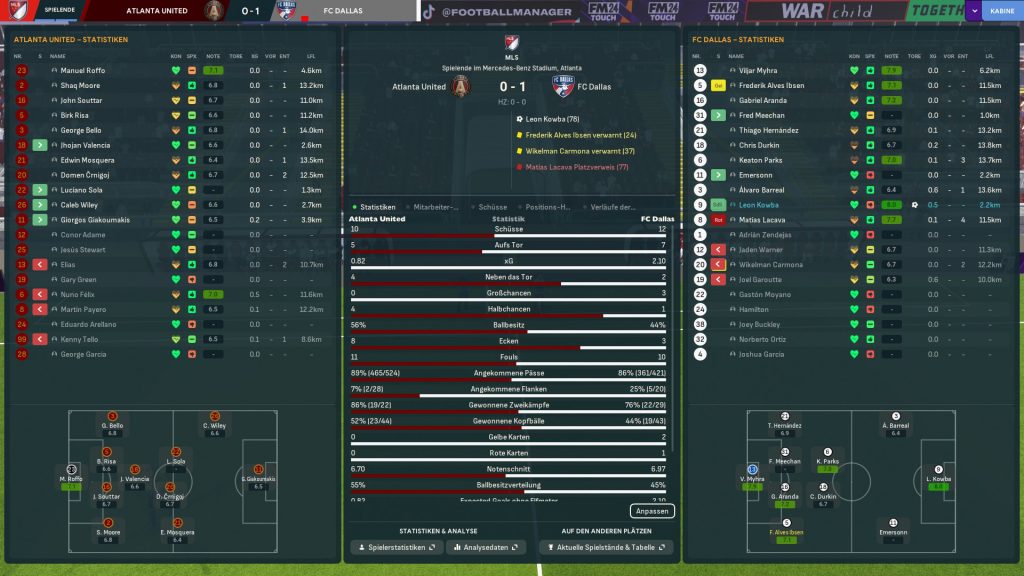Select Manuel Roffo in Atlanta's list

(x=83, y=71)
